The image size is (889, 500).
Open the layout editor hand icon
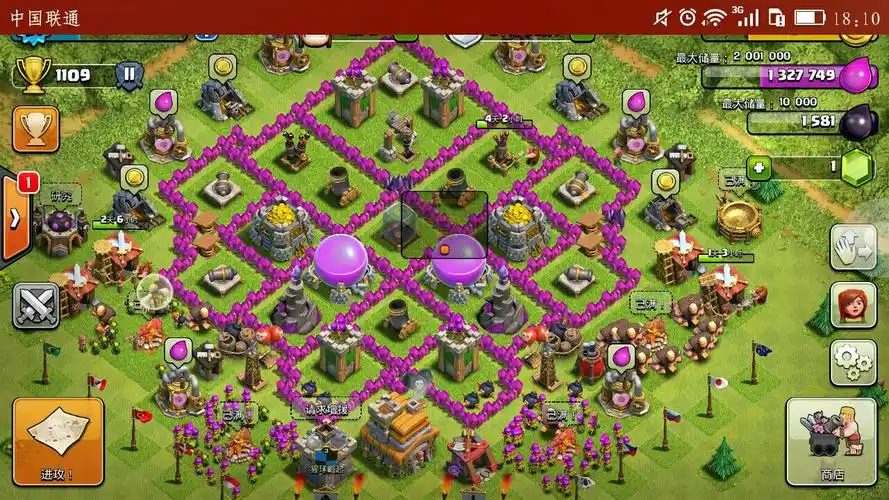pyautogui.click(x=853, y=247)
